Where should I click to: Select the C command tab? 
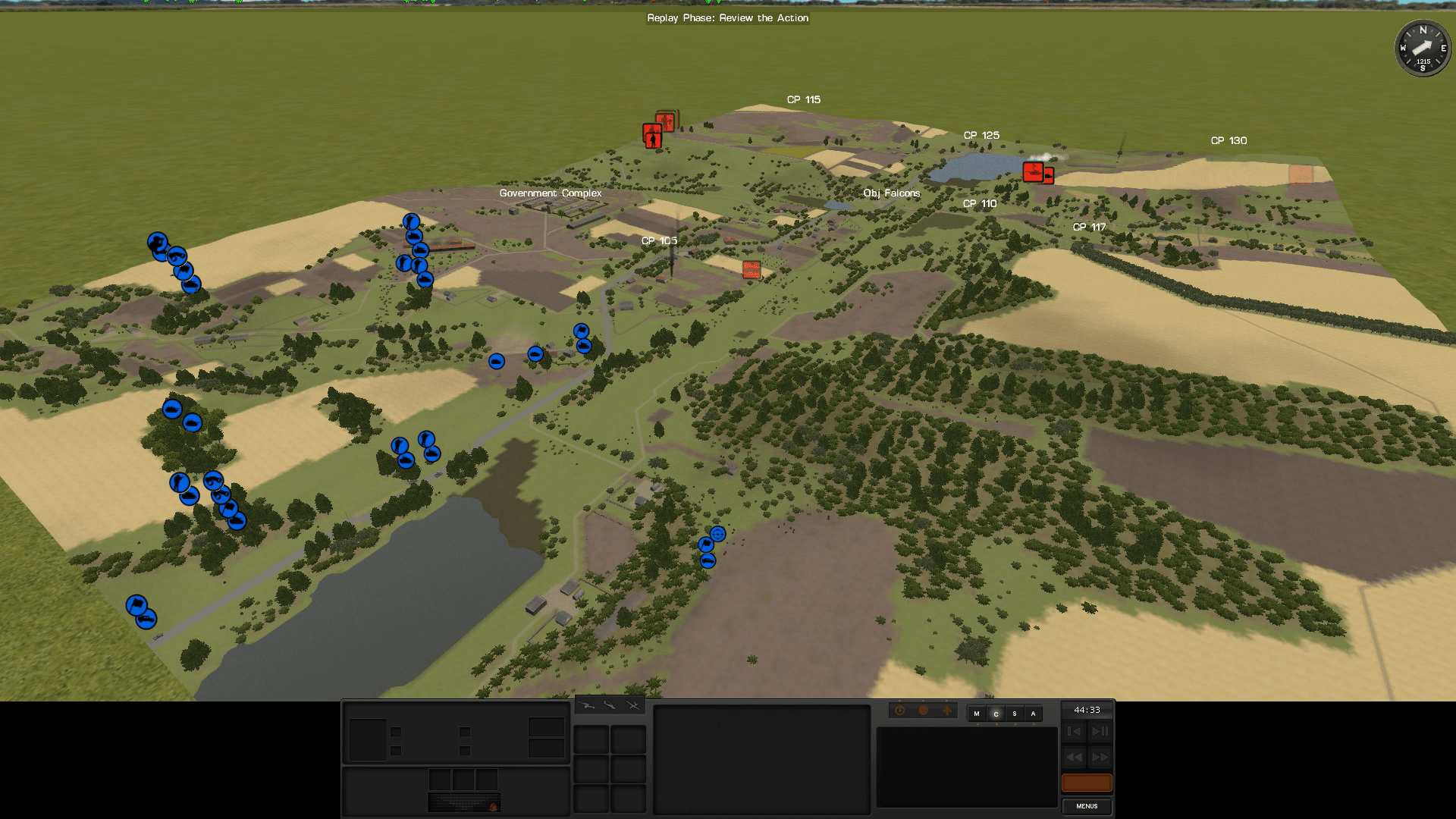(996, 714)
